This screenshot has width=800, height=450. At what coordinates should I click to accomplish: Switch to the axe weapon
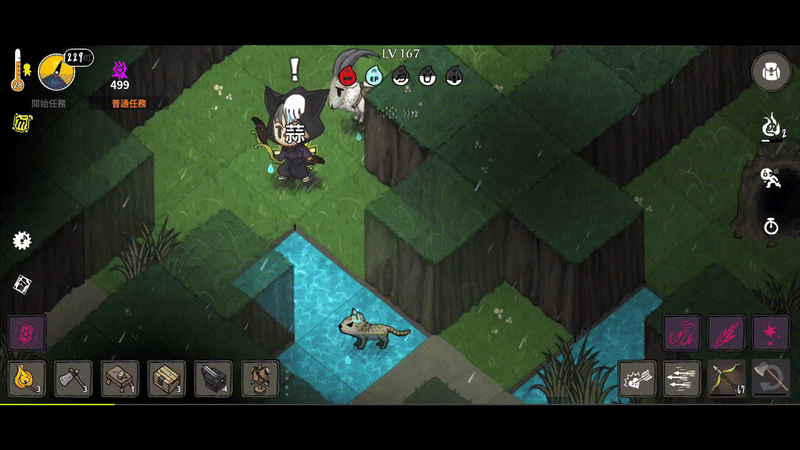click(771, 379)
